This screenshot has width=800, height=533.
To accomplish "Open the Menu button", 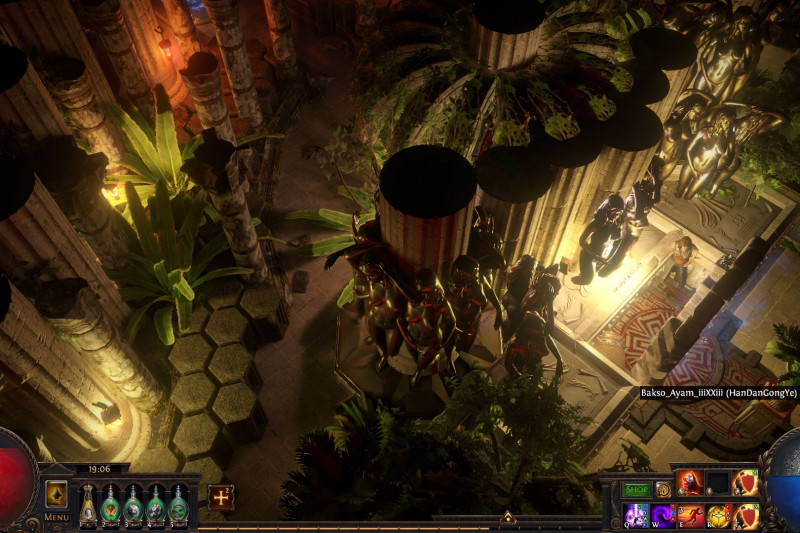I will point(56,517).
